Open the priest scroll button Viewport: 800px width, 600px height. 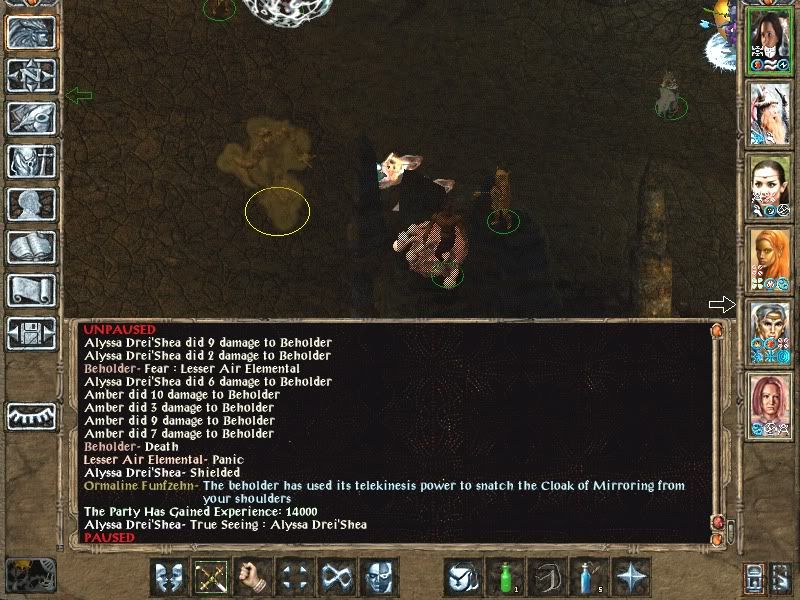(x=31, y=290)
